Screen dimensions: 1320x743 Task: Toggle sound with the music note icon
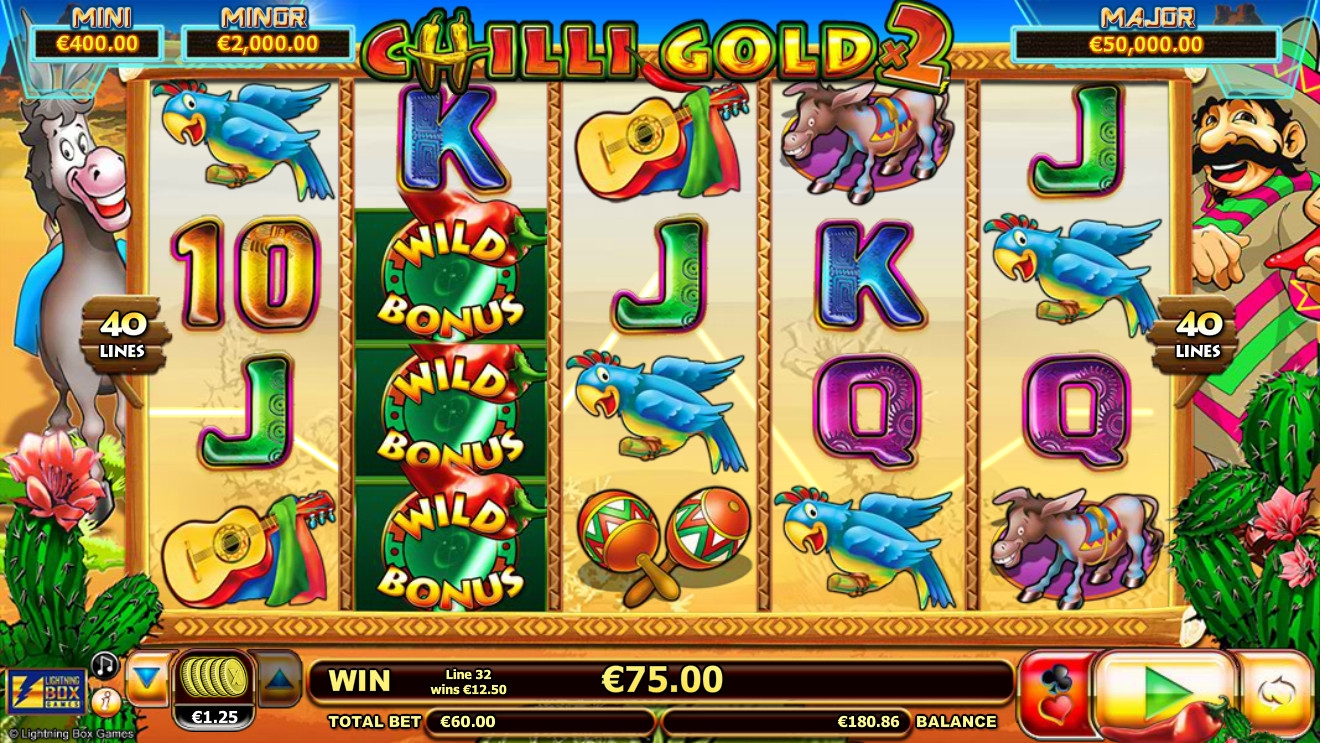[104, 665]
